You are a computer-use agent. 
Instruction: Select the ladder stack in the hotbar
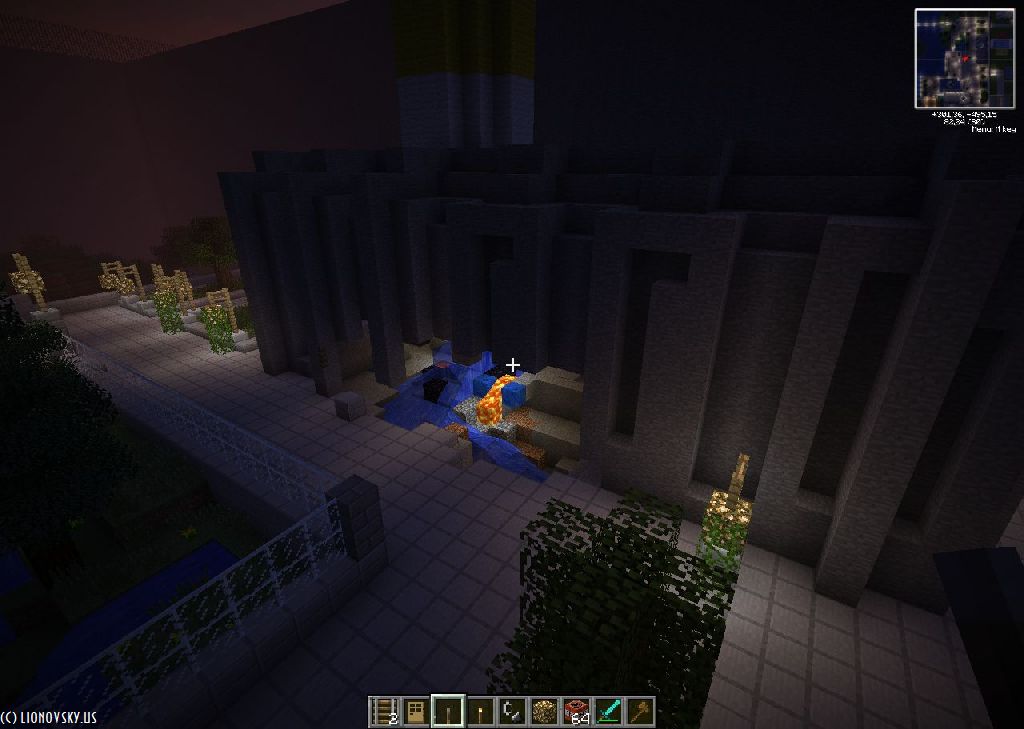click(384, 712)
